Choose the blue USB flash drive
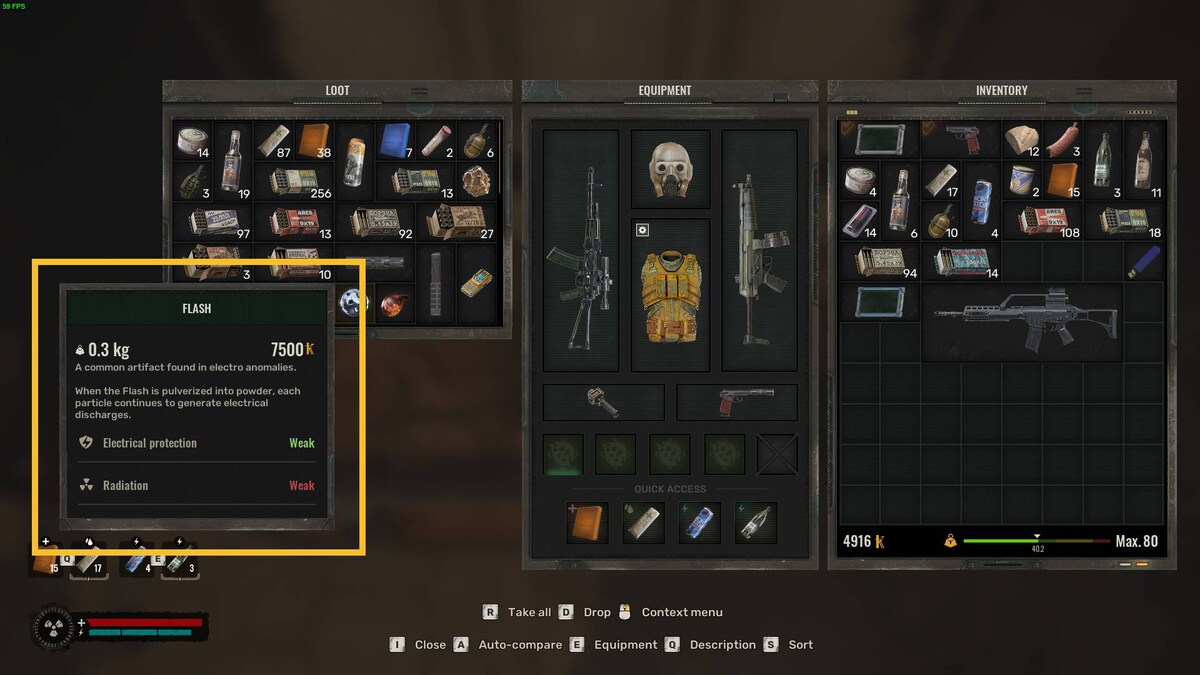Image resolution: width=1200 pixels, height=675 pixels. (x=1143, y=262)
